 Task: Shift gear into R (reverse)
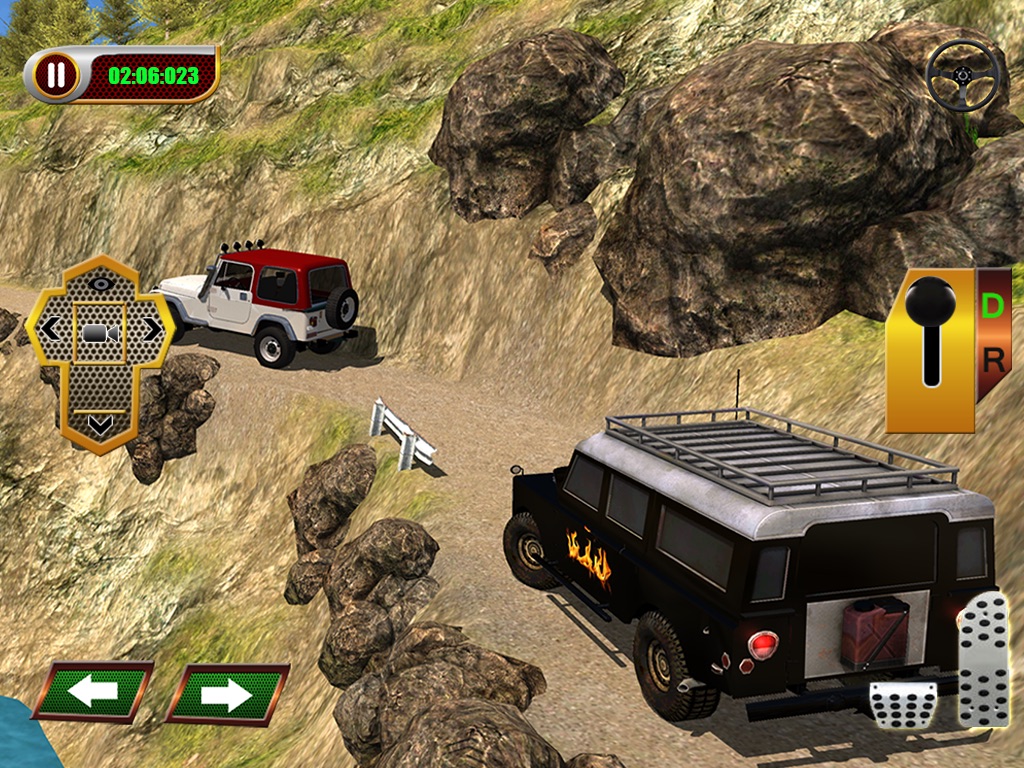[992, 361]
